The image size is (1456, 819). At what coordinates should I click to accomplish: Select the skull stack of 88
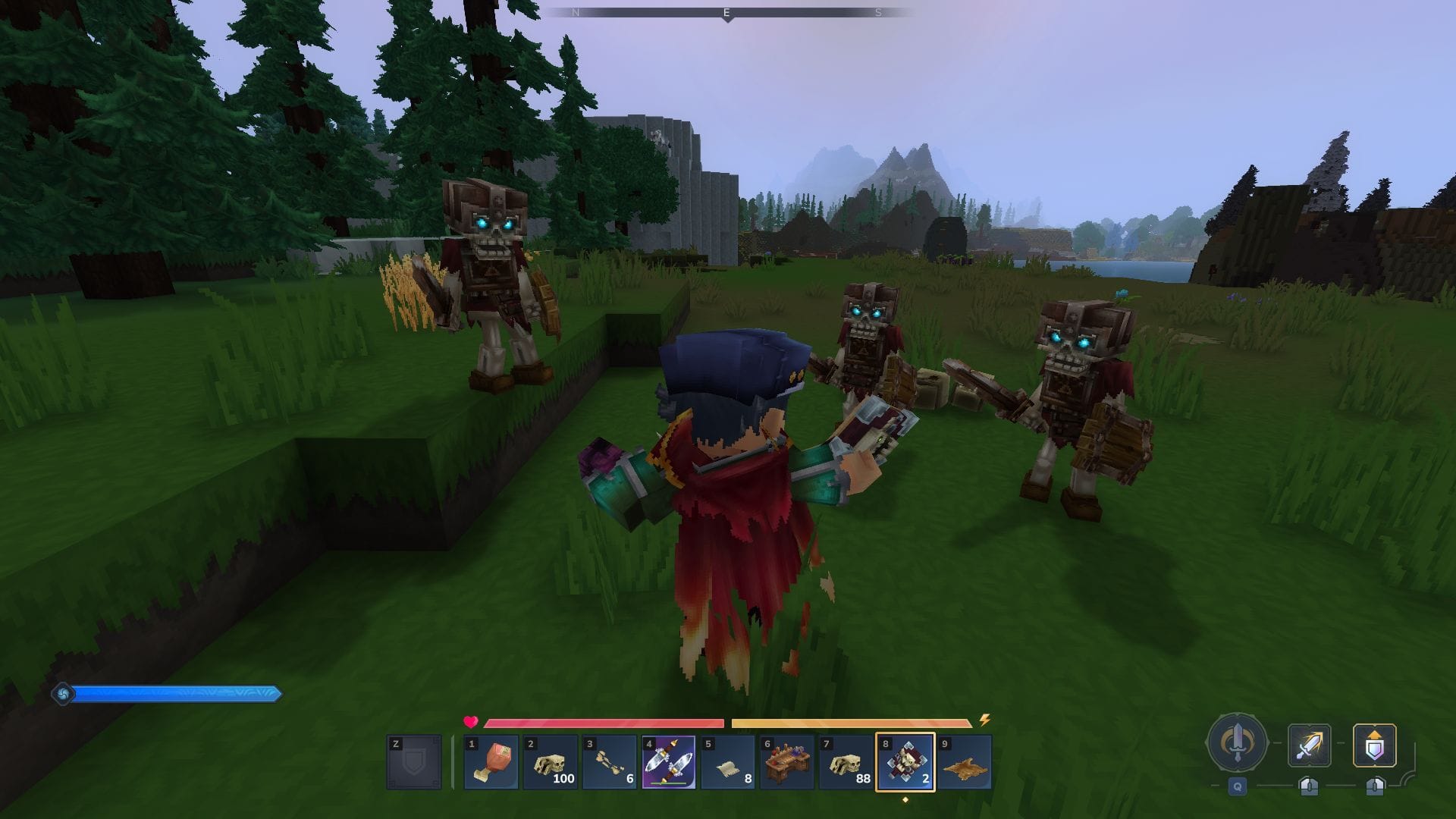[844, 762]
